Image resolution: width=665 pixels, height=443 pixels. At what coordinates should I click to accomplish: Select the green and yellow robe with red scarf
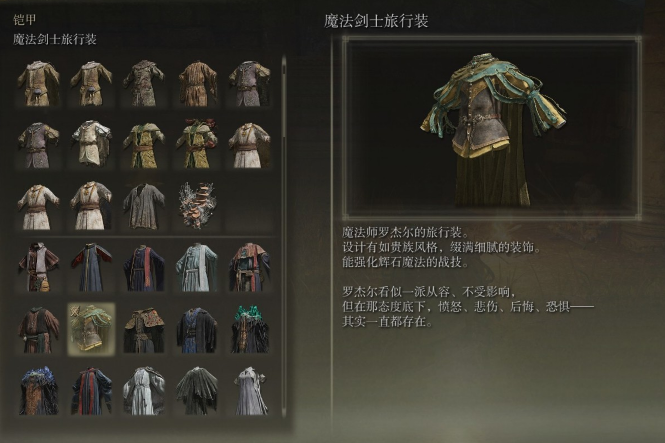click(197, 145)
